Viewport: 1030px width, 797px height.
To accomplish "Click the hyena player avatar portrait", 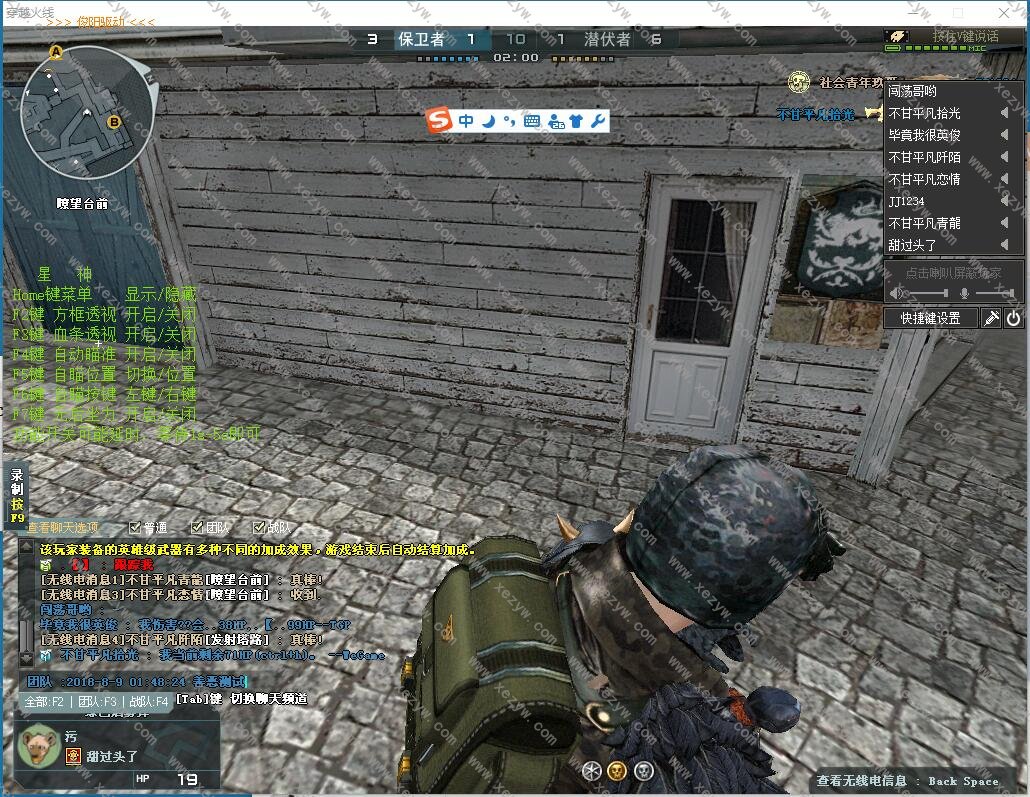I will click(x=40, y=745).
